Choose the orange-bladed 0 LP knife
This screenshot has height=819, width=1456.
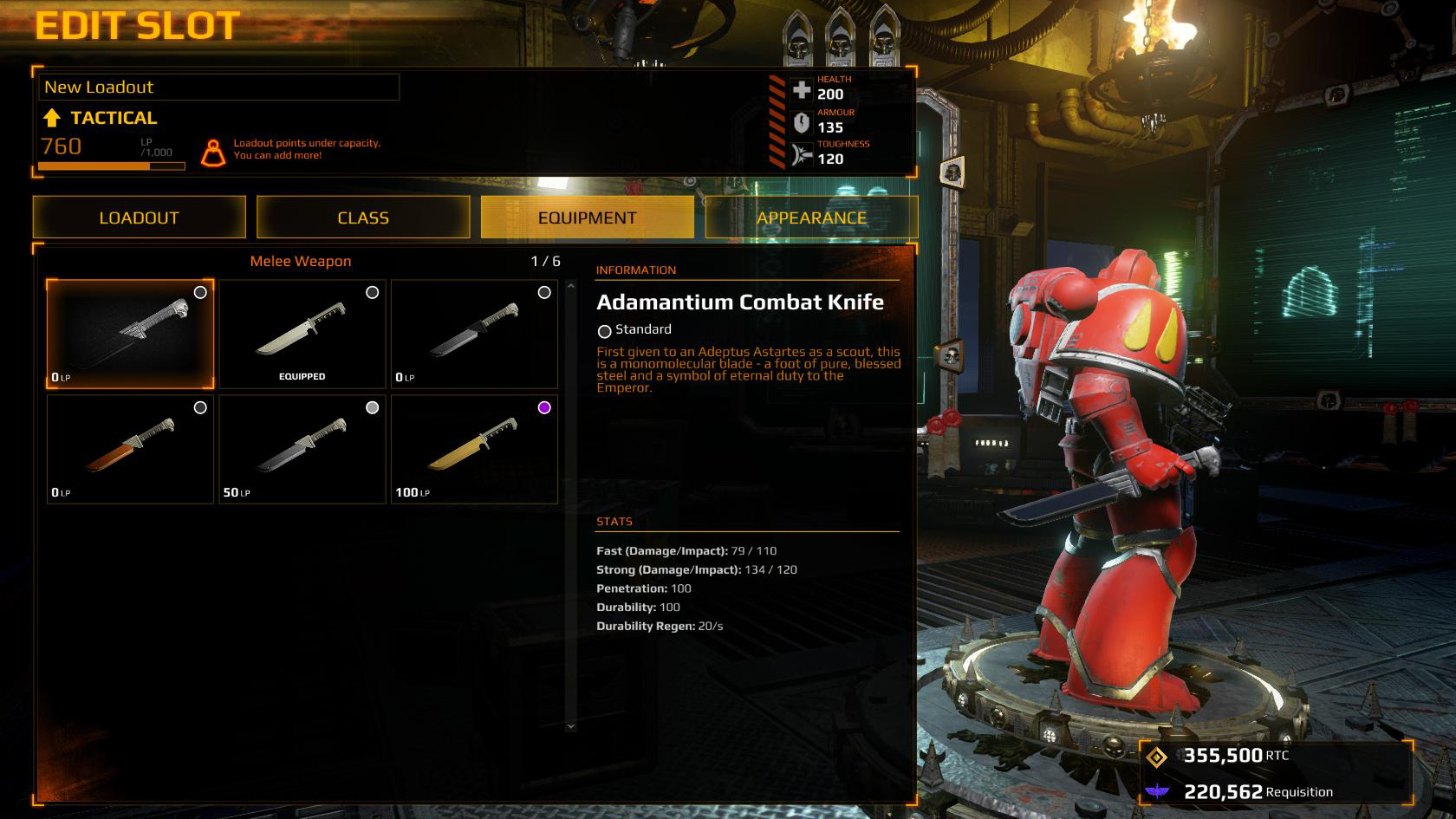click(x=130, y=449)
